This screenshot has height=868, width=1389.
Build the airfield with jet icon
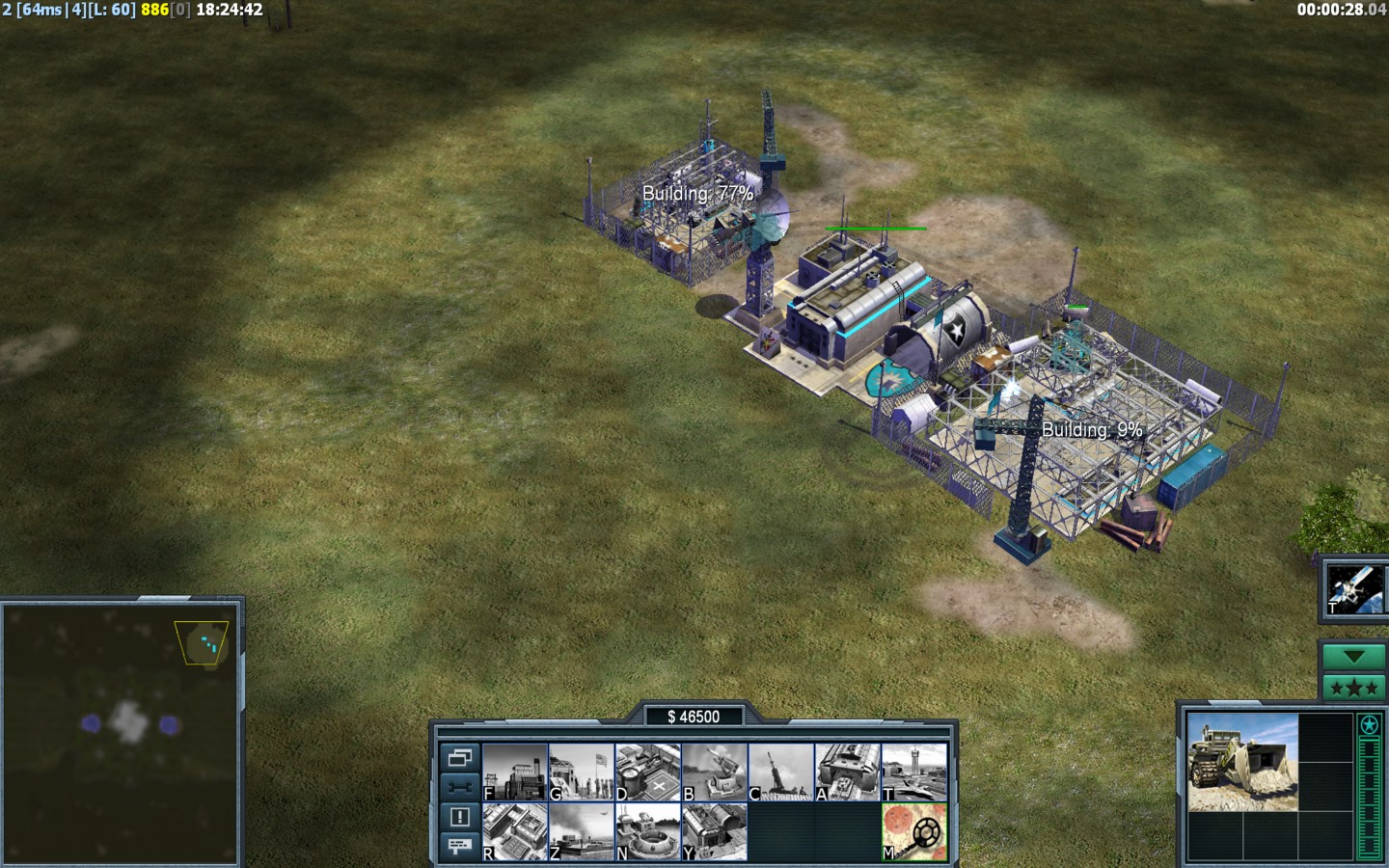[x=914, y=772]
